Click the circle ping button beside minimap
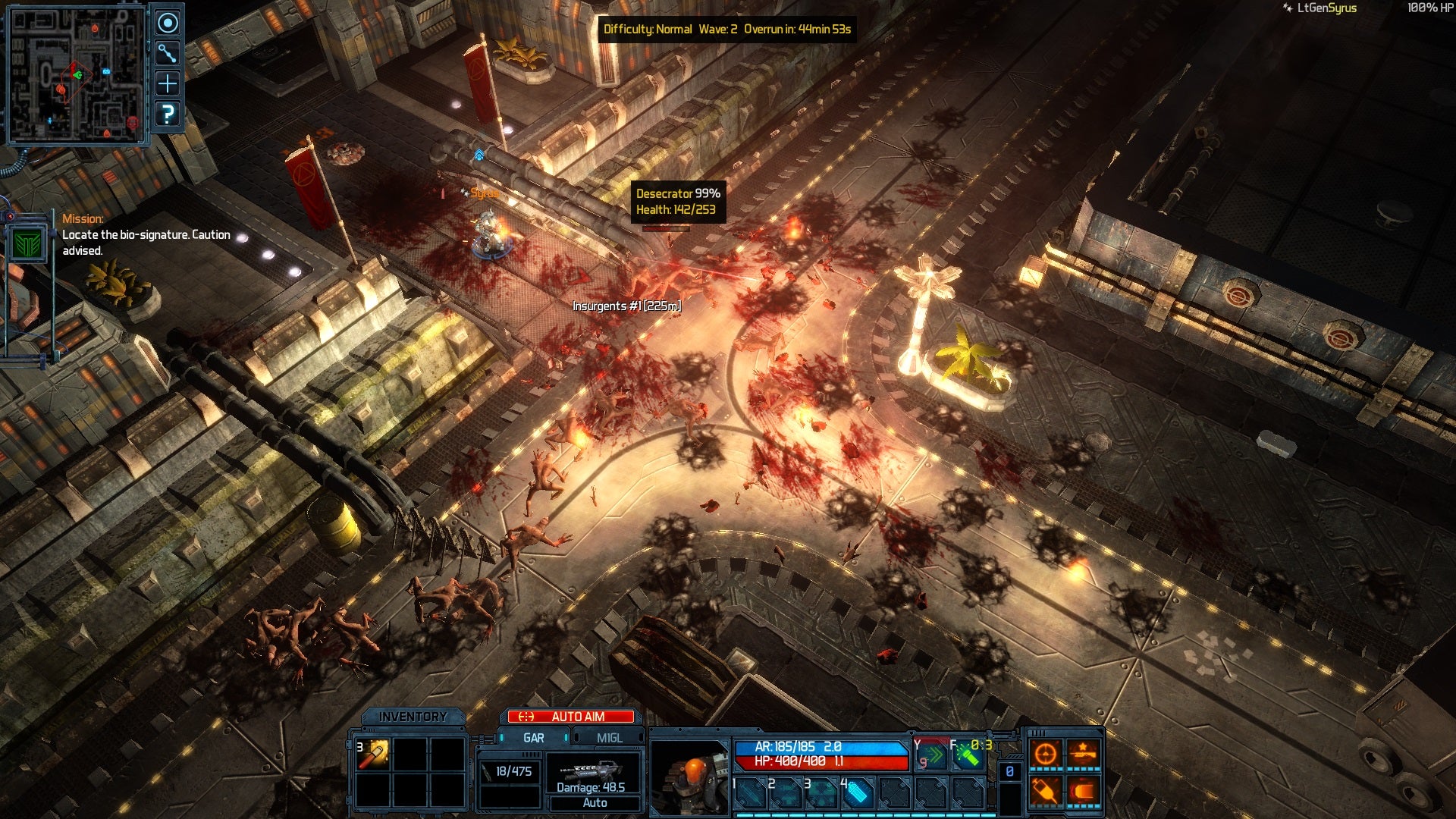This screenshot has height=819, width=1456. point(168,24)
